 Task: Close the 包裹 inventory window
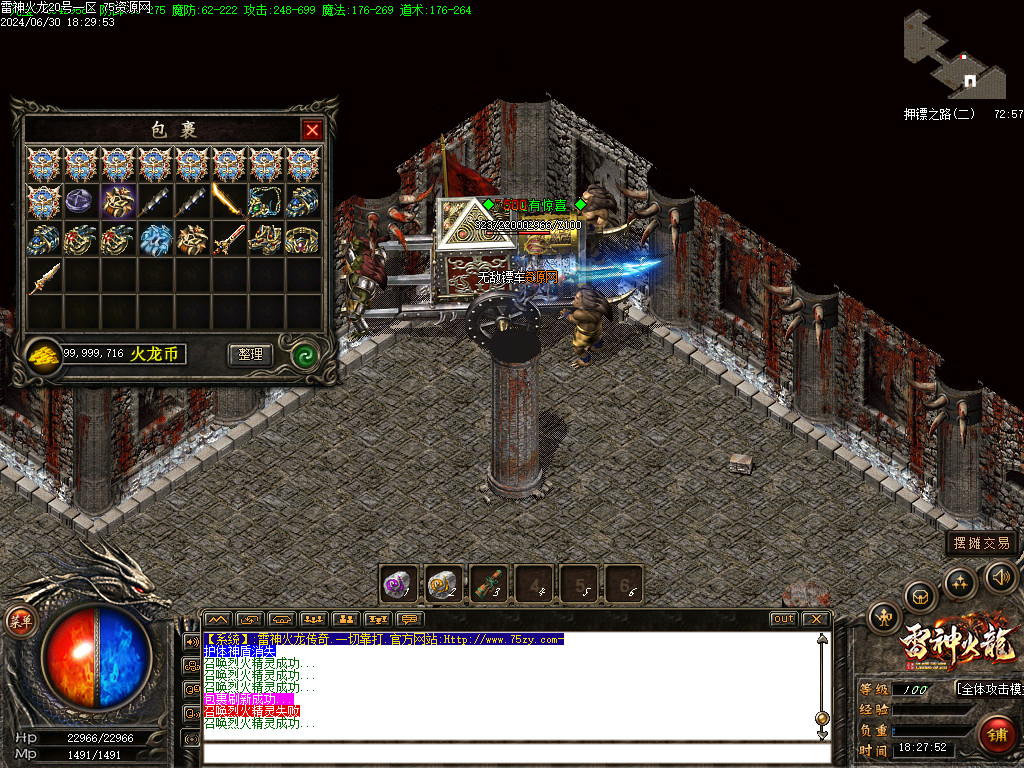pyautogui.click(x=312, y=130)
